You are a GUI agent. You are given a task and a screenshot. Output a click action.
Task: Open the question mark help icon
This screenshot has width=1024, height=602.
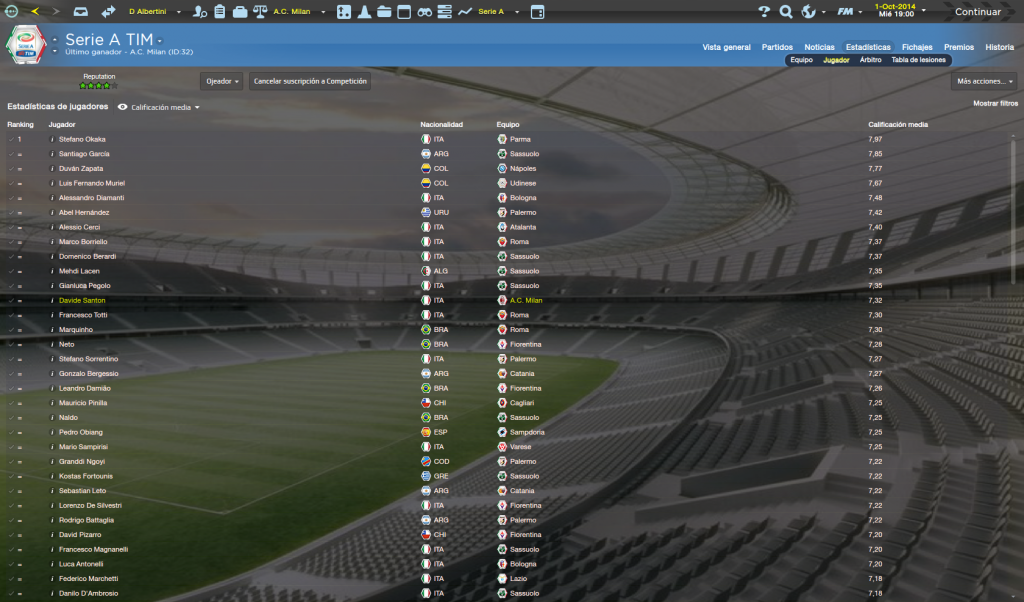point(764,12)
